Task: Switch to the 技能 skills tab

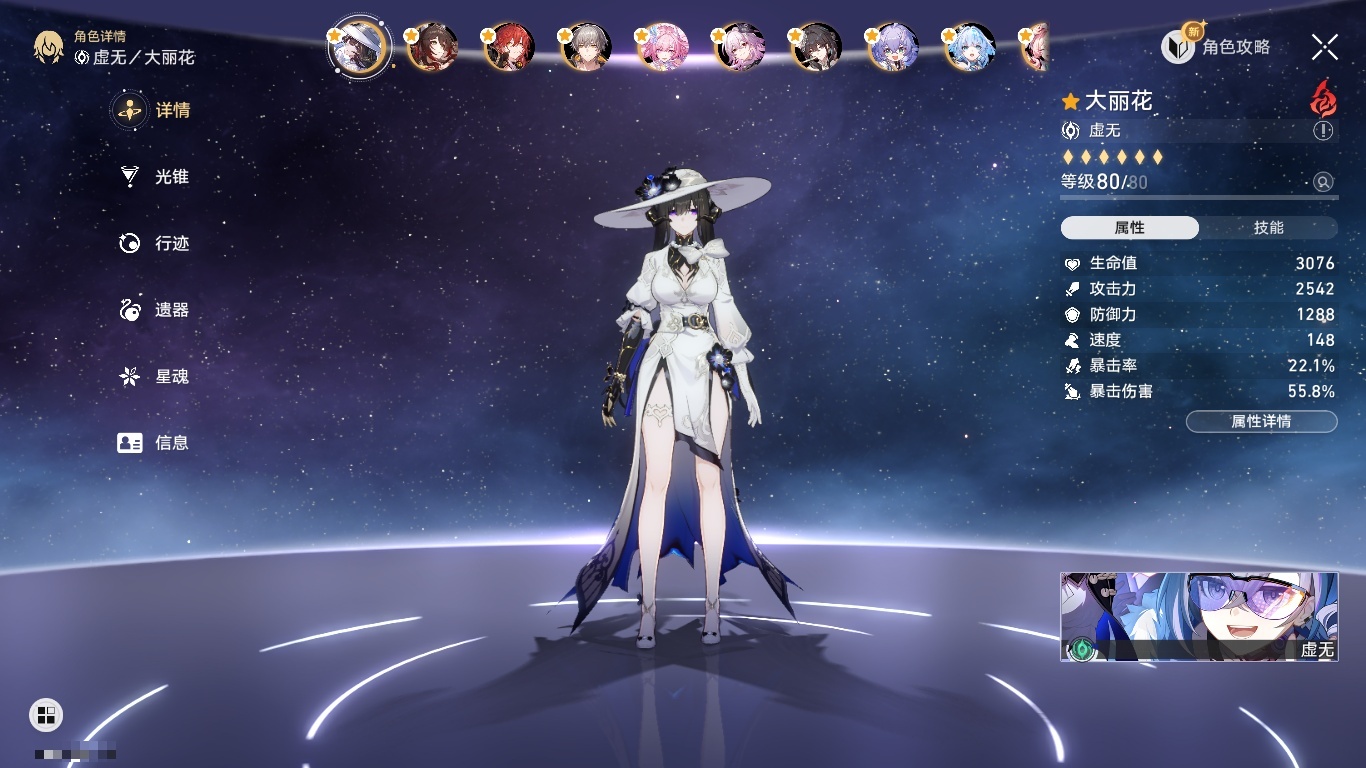Action: click(x=1268, y=228)
